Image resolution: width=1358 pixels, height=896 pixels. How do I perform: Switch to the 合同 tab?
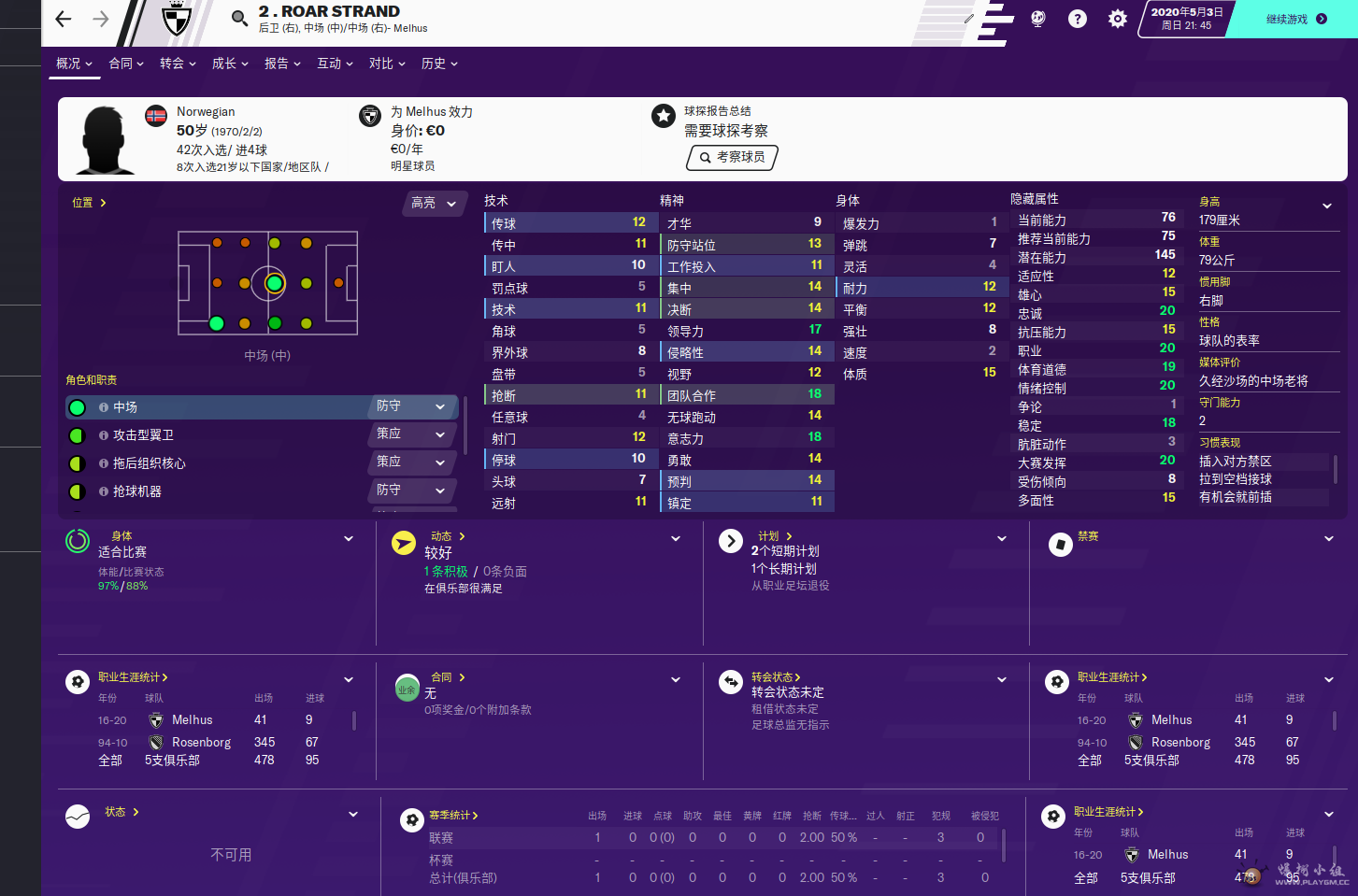[x=125, y=64]
